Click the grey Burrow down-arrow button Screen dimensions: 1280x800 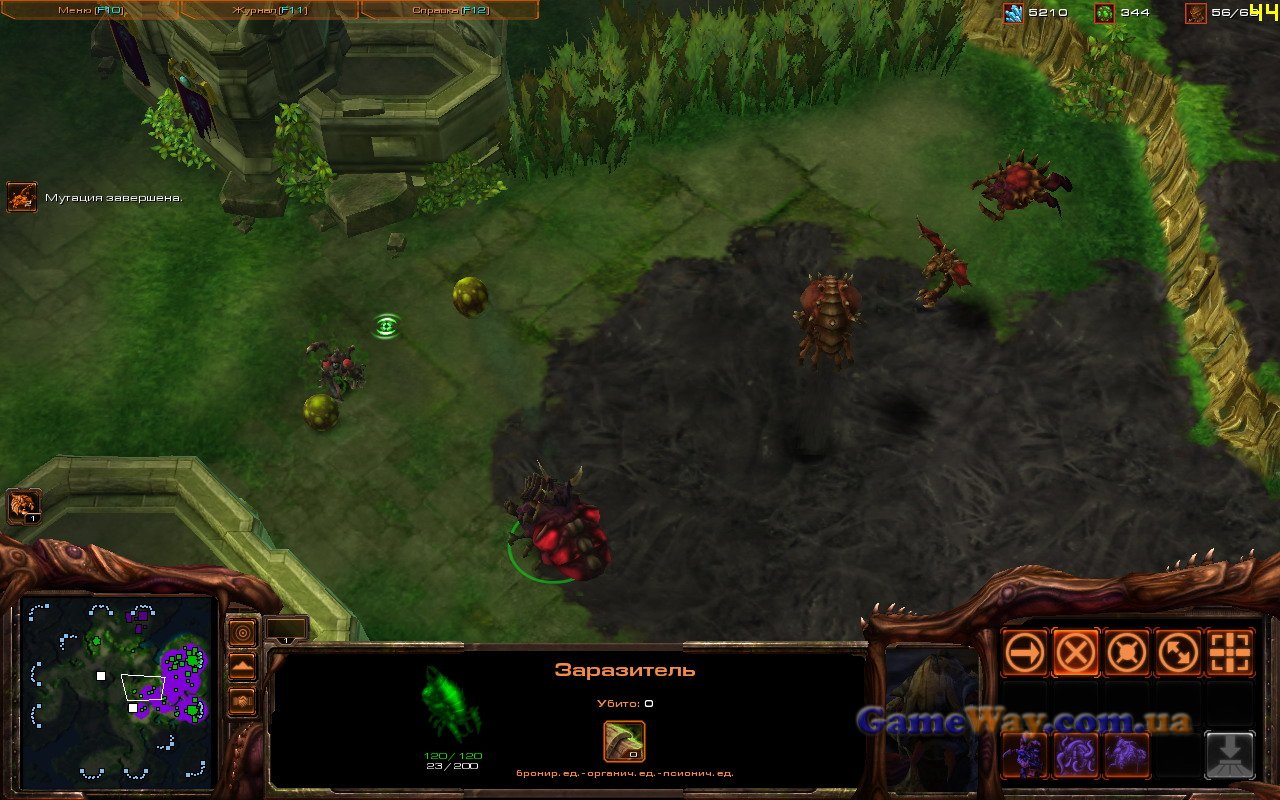point(1230,754)
